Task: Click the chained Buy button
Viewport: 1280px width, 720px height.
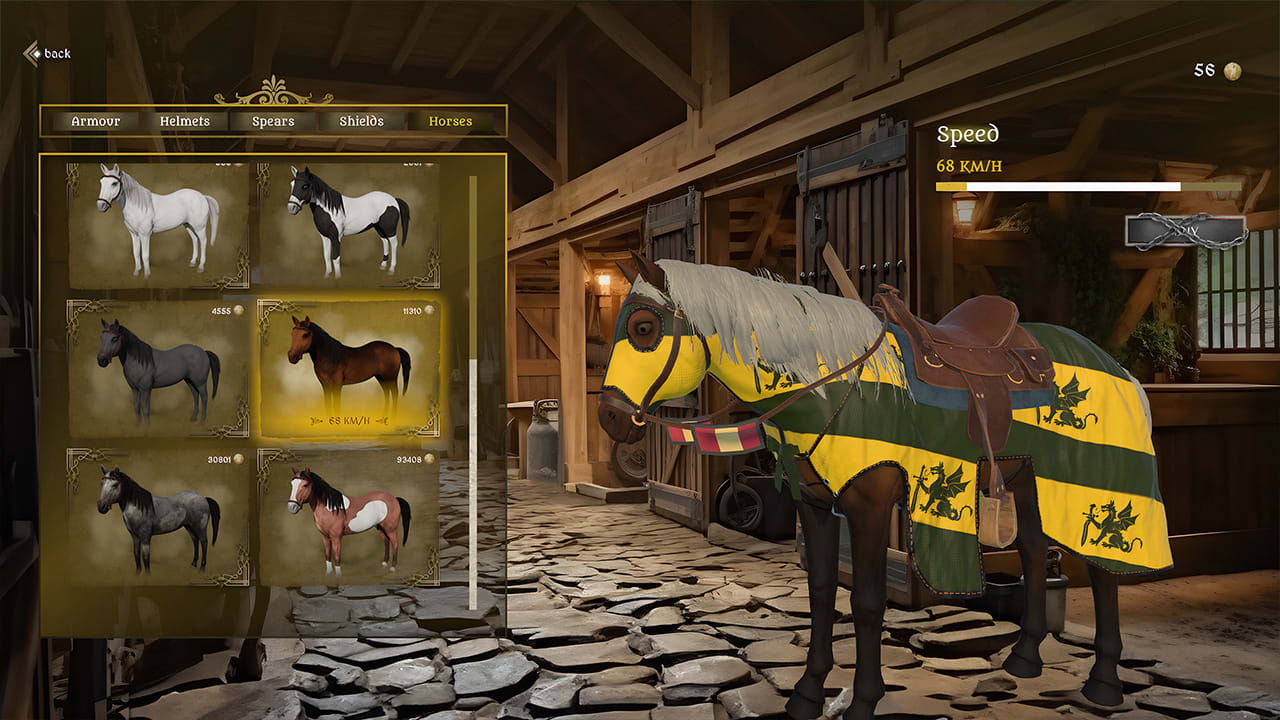Action: [1183, 231]
